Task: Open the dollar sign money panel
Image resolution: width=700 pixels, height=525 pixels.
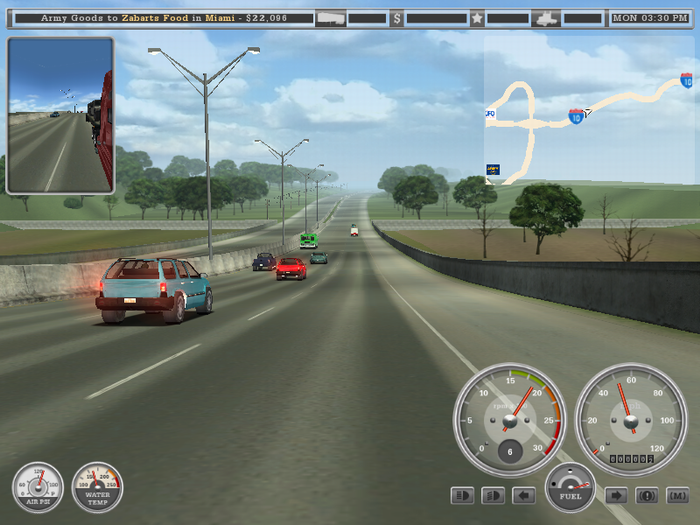Action: (x=397, y=18)
